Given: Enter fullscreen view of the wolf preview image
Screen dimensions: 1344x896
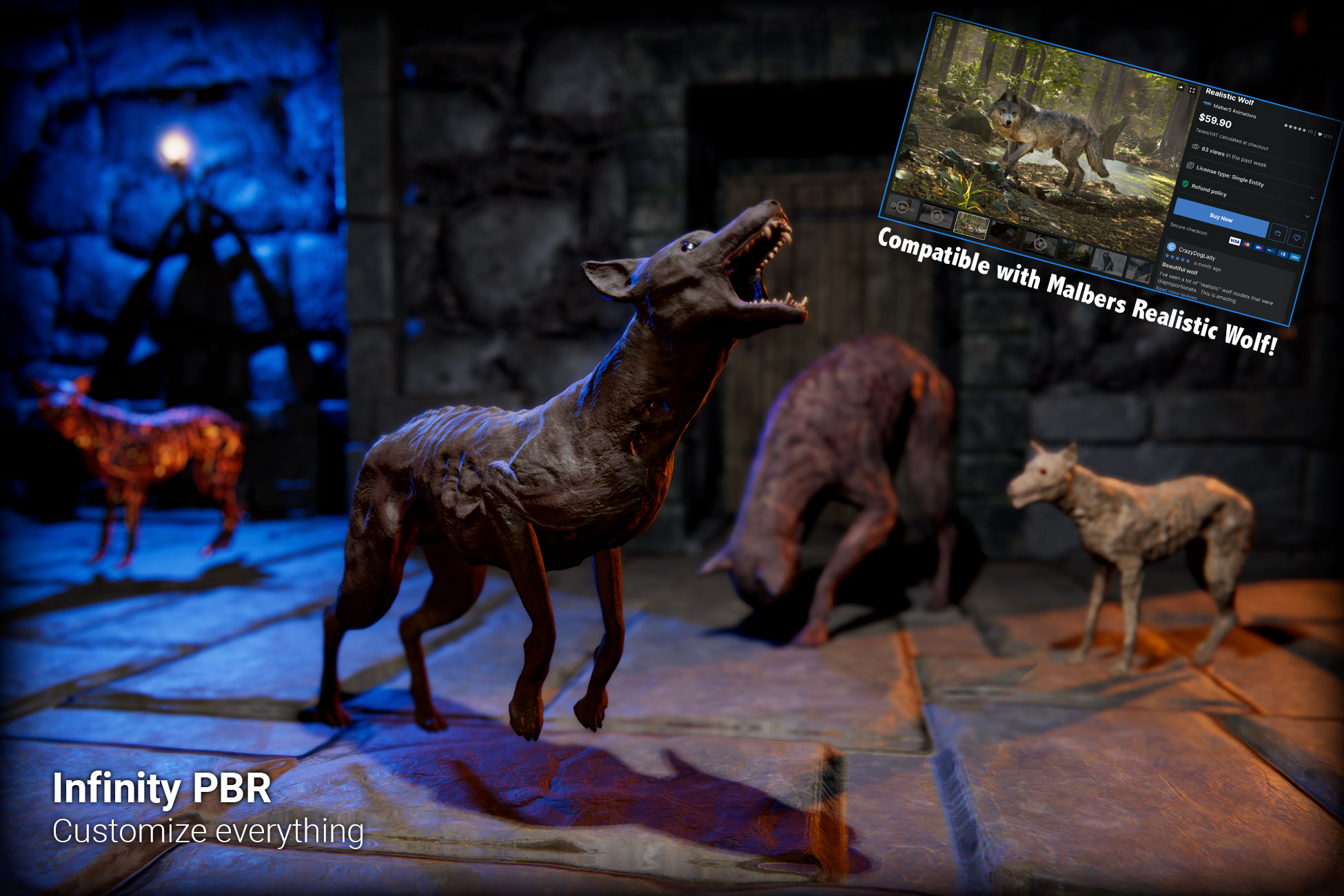Looking at the screenshot, I should pyautogui.click(x=1191, y=90).
